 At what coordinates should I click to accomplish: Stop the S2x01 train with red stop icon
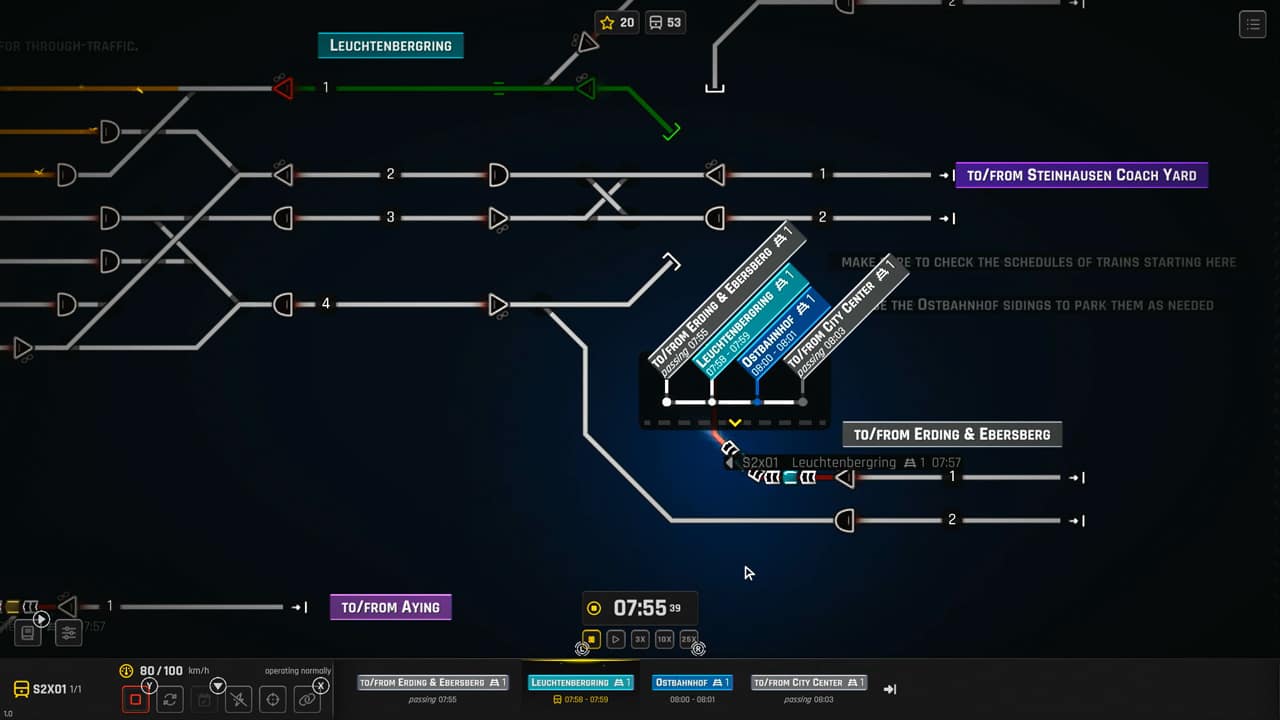(136, 698)
